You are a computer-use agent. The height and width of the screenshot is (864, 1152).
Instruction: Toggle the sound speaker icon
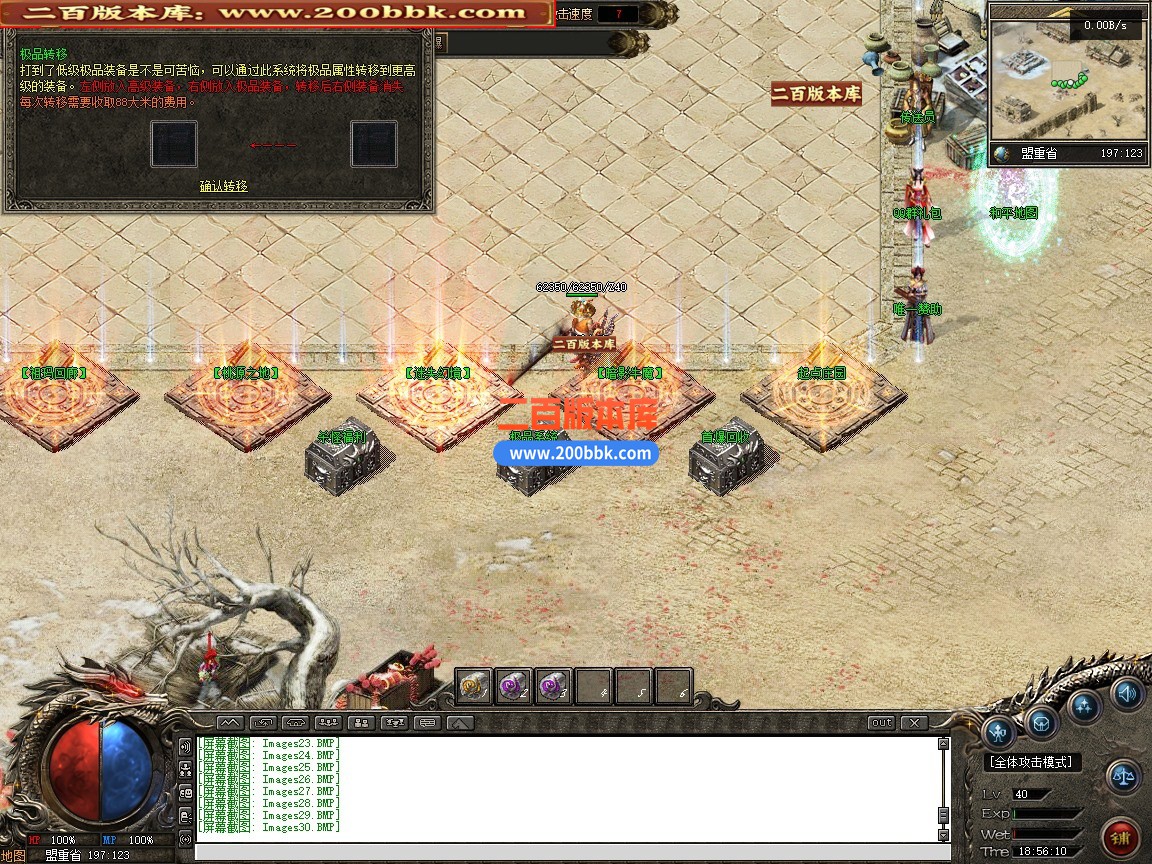click(1127, 692)
